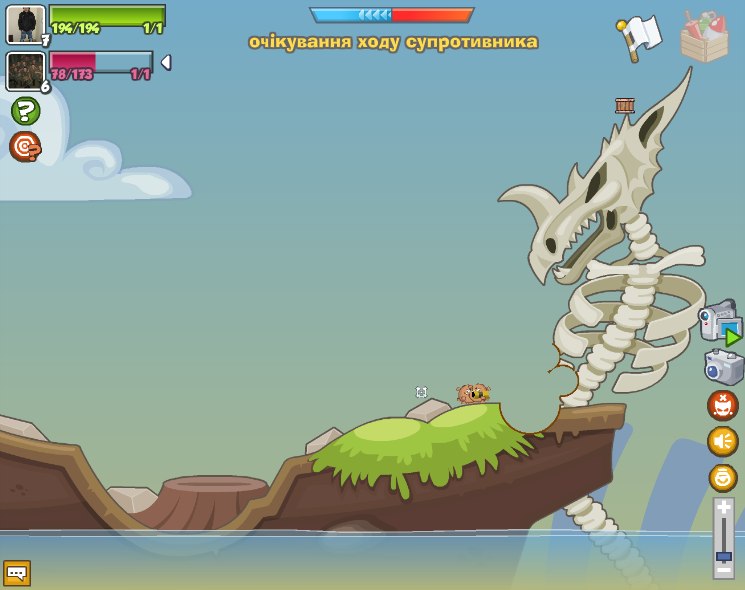Click the white flag surrender icon
745x590 pixels.
(640, 37)
